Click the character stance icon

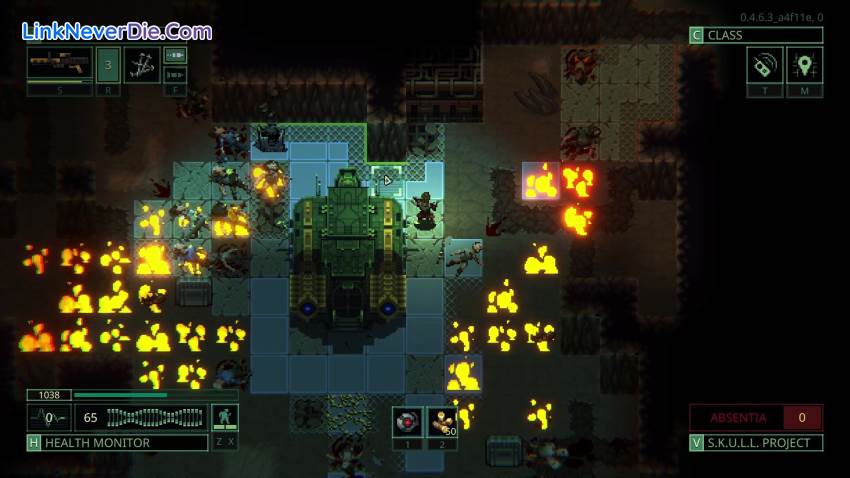[225, 417]
